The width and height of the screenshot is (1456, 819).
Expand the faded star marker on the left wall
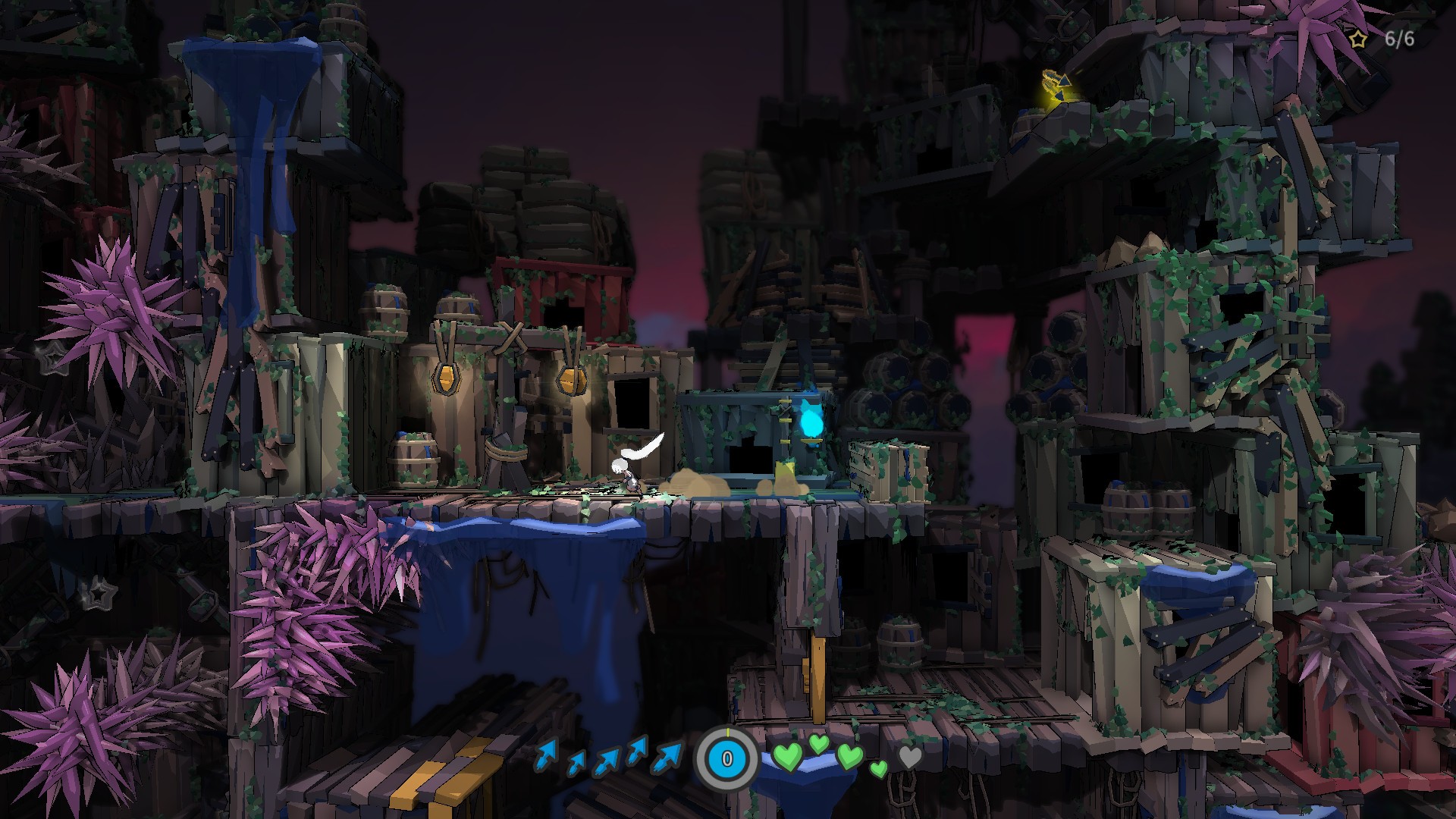click(53, 358)
